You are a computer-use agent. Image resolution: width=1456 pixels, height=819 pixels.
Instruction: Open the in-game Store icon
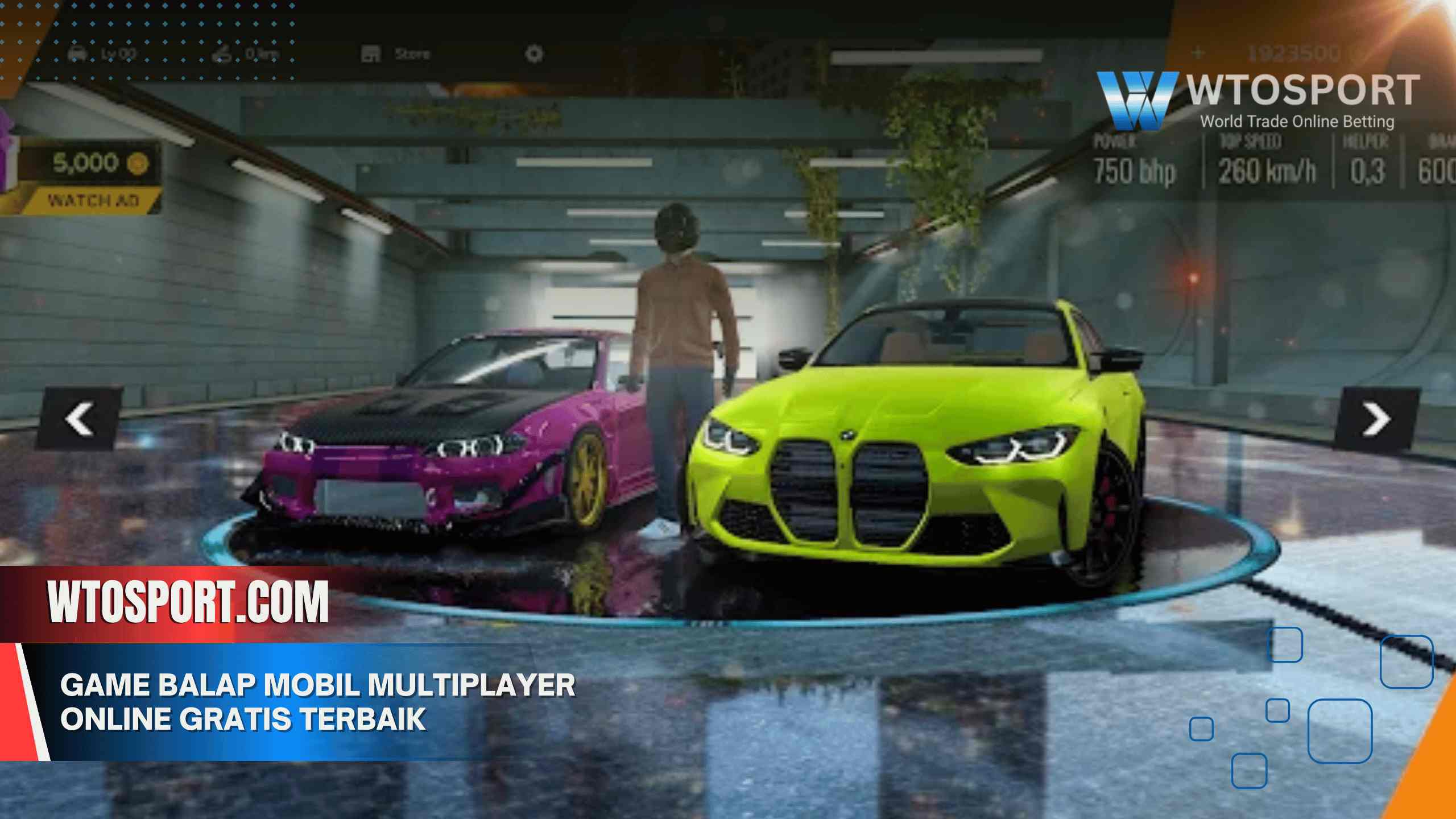tap(370, 54)
